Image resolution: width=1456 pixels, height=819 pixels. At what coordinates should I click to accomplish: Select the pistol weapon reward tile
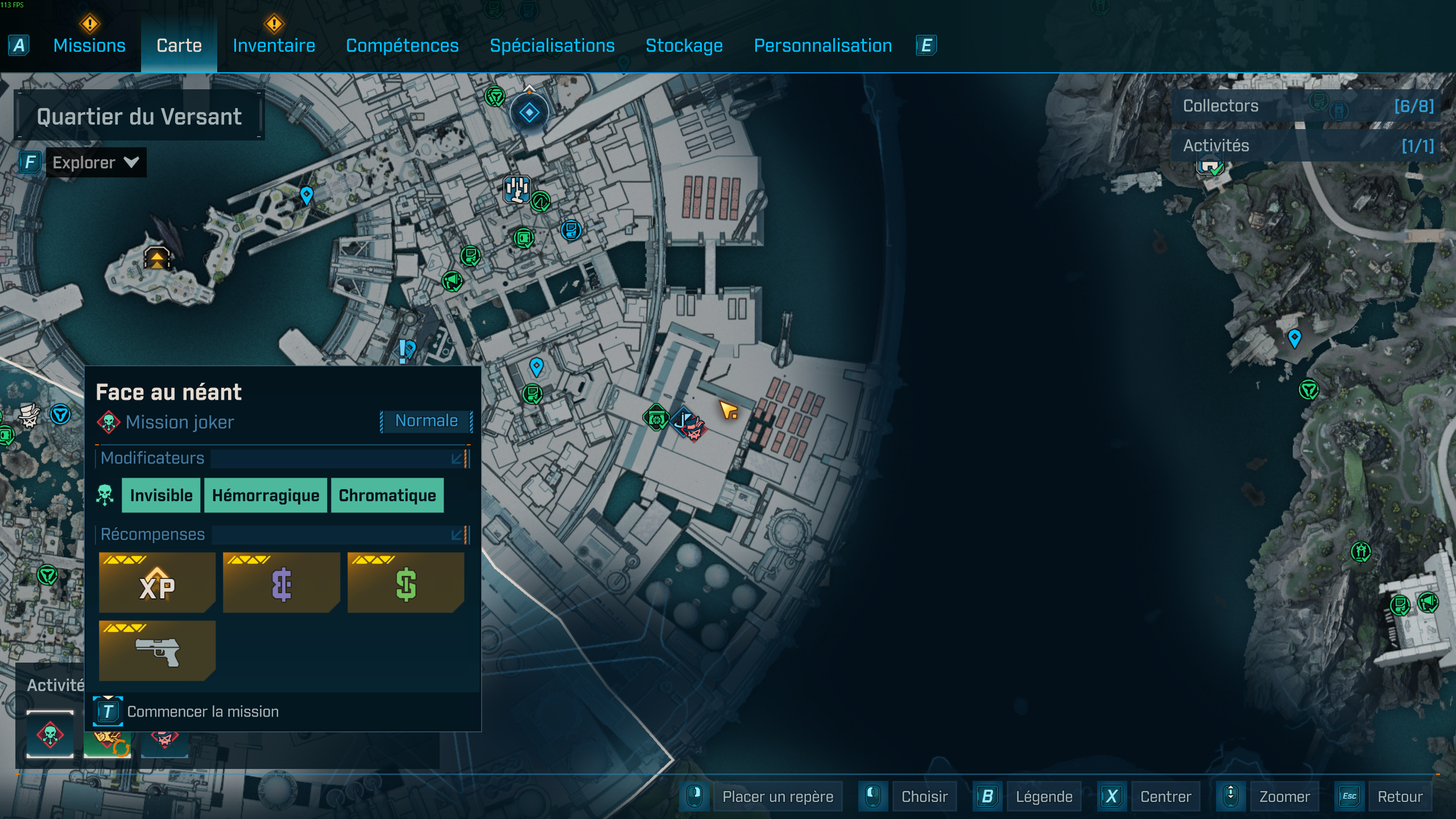pyautogui.click(x=157, y=651)
